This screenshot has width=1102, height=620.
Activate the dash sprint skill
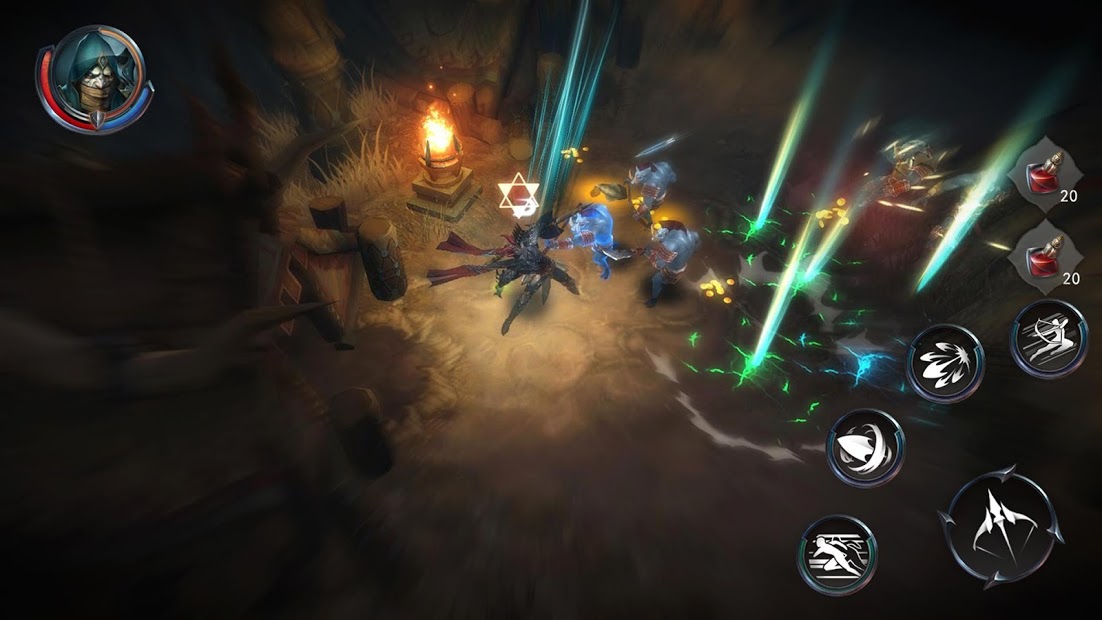836,555
